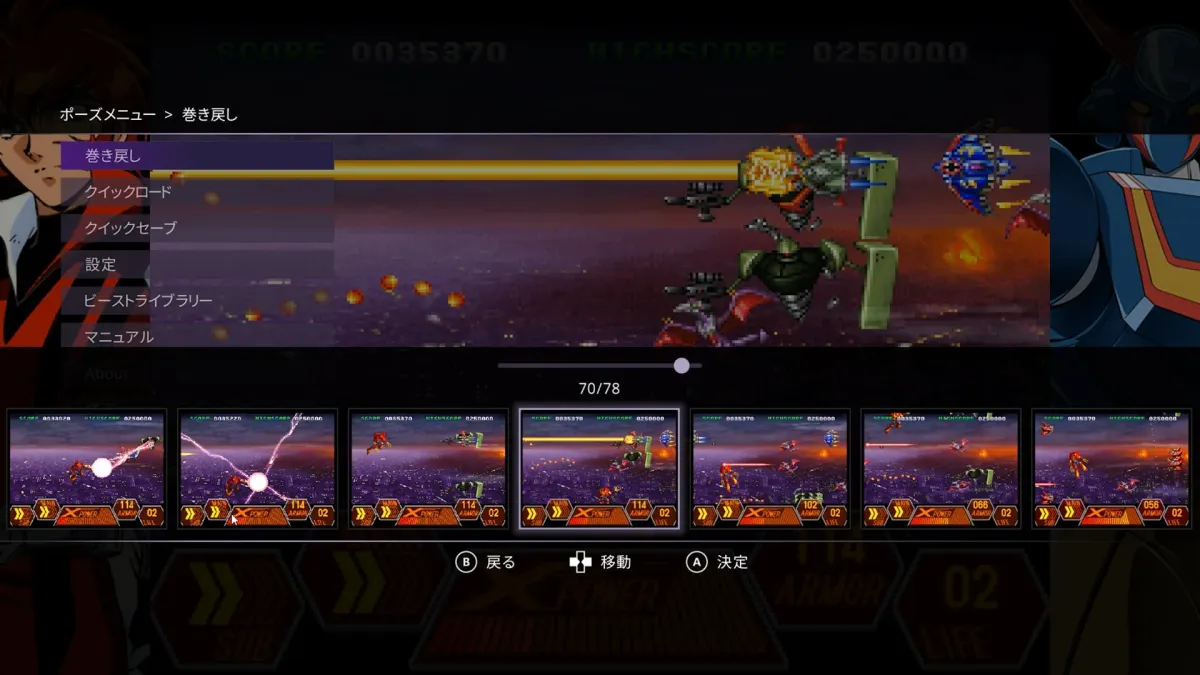This screenshot has width=1200, height=675.
Task: Show the マニュアル manual
Action: [x=196, y=336]
